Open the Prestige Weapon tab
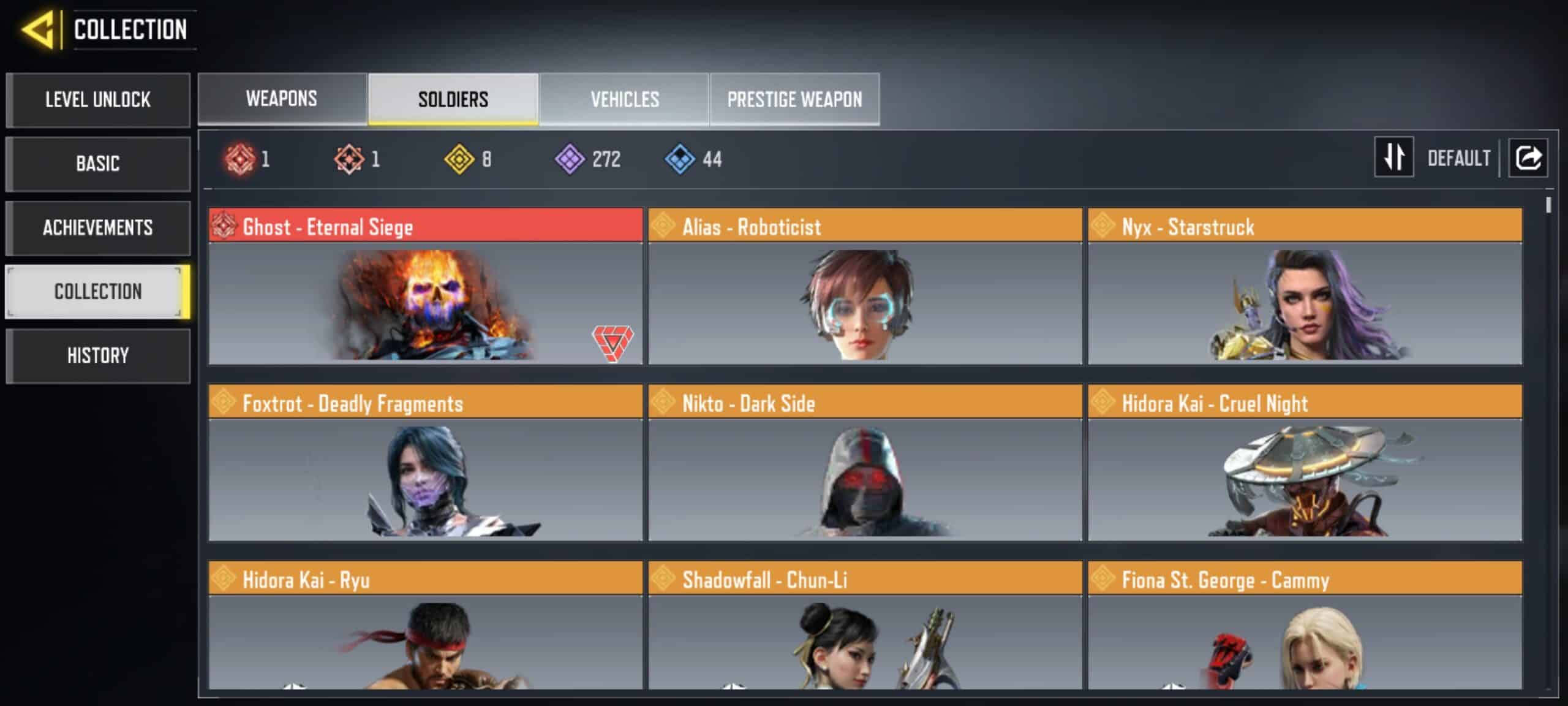The height and width of the screenshot is (706, 1568). [794, 99]
